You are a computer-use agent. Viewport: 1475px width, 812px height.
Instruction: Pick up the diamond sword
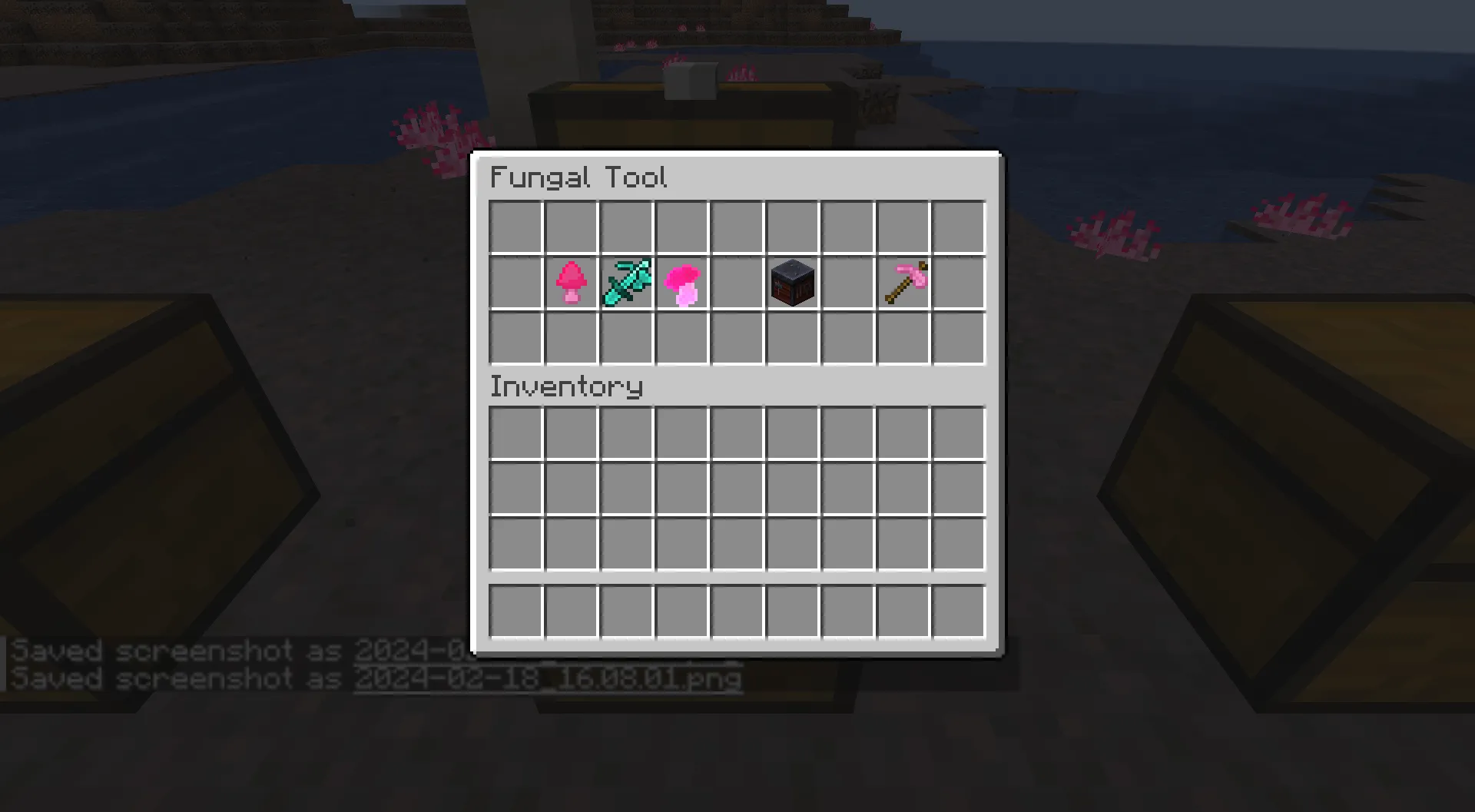[625, 282]
